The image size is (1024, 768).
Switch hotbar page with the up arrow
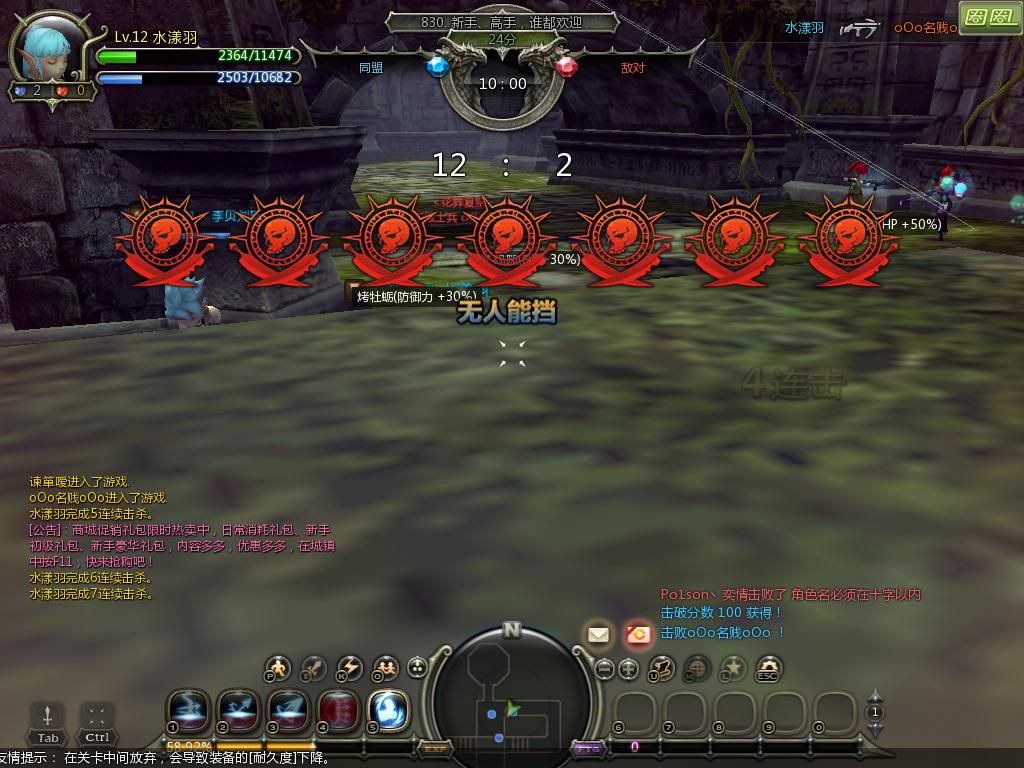875,697
